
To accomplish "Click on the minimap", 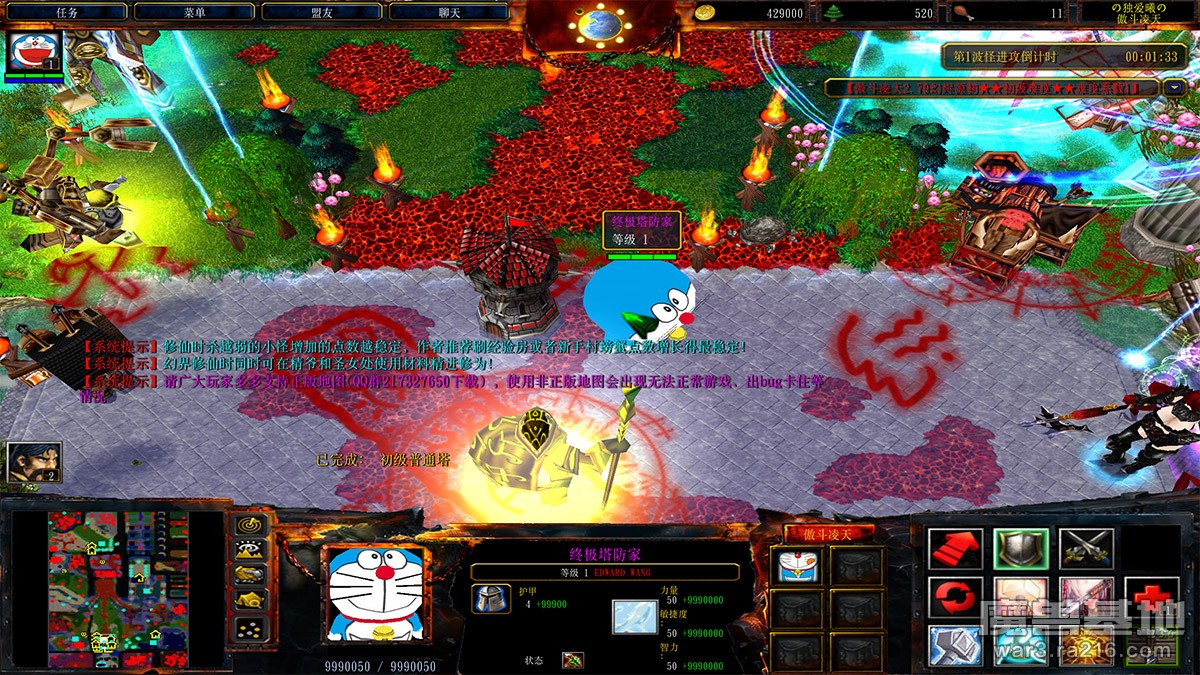I will (118, 590).
